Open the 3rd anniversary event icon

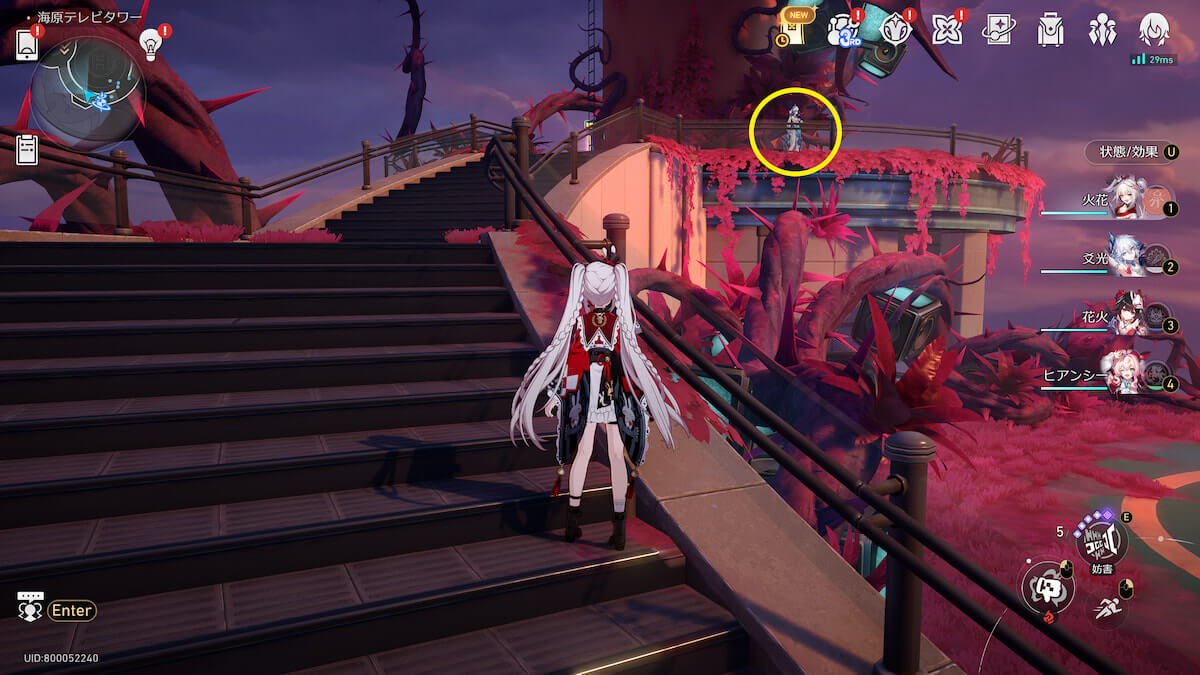[x=843, y=30]
